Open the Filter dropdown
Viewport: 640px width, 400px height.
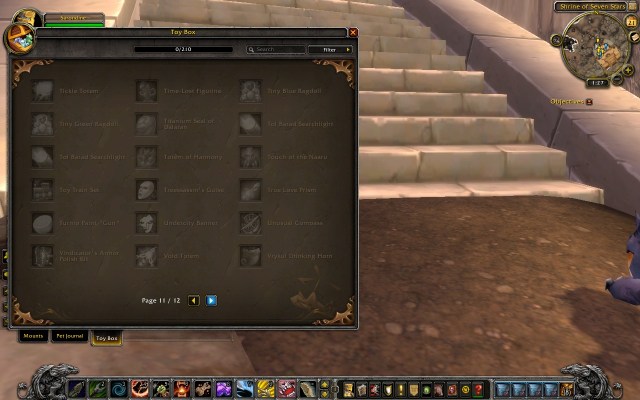(x=330, y=49)
